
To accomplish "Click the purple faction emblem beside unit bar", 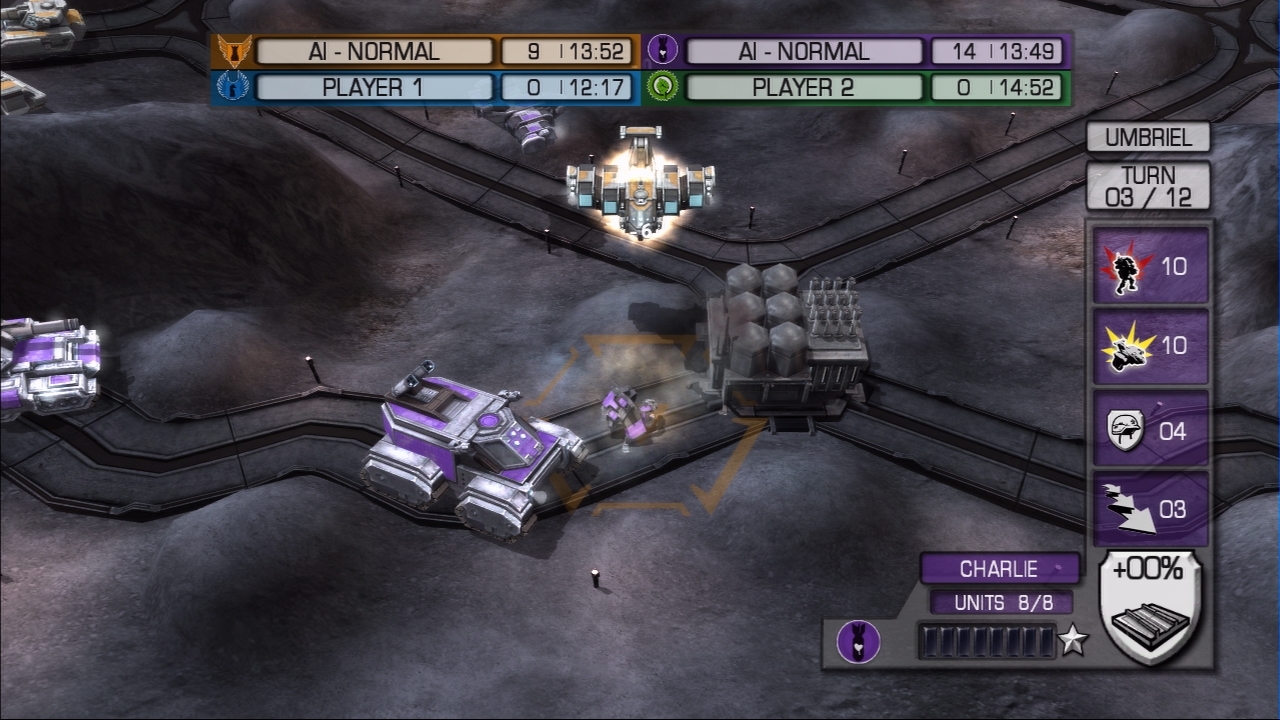I will click(858, 641).
